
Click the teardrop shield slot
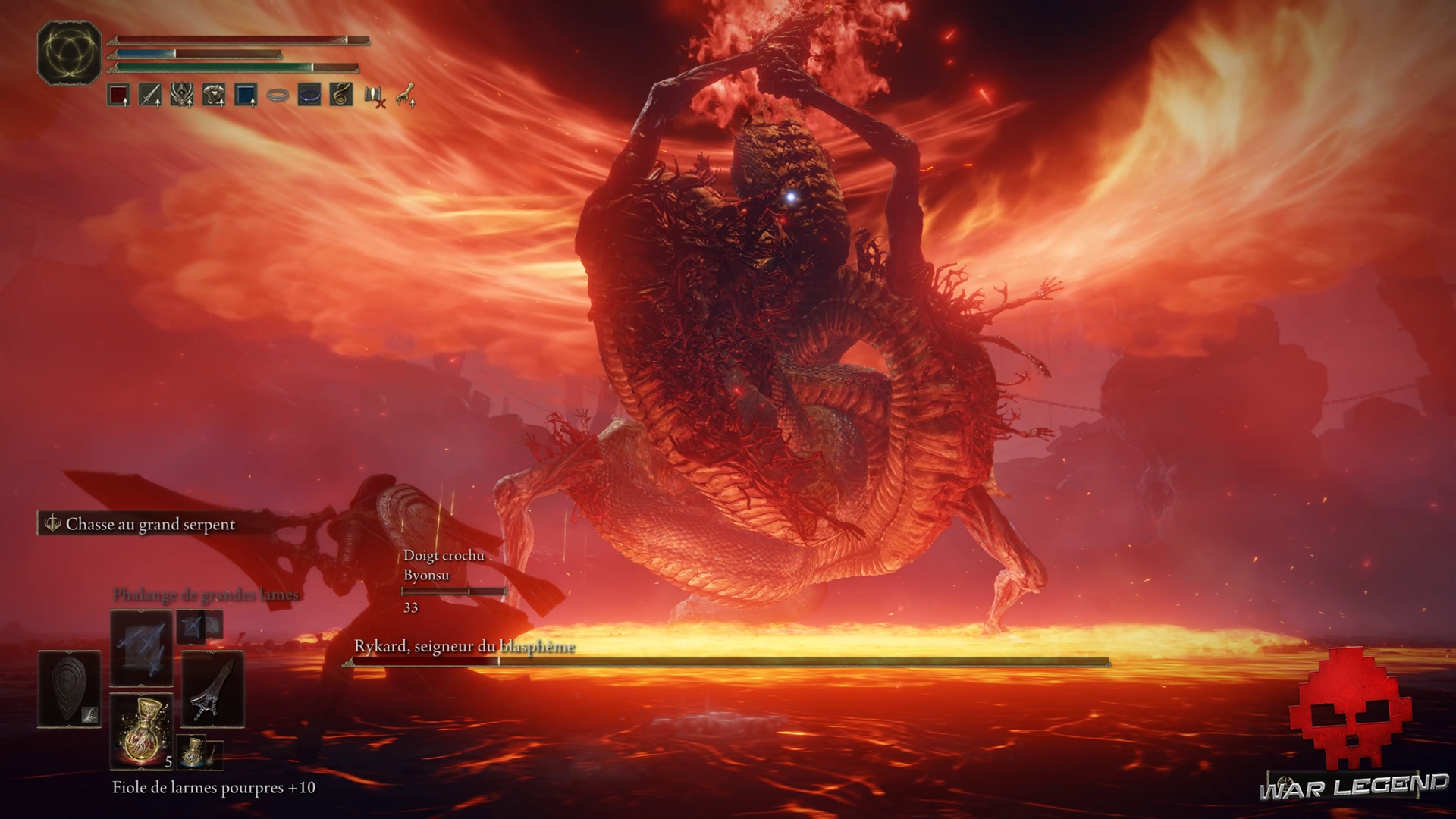coord(70,689)
